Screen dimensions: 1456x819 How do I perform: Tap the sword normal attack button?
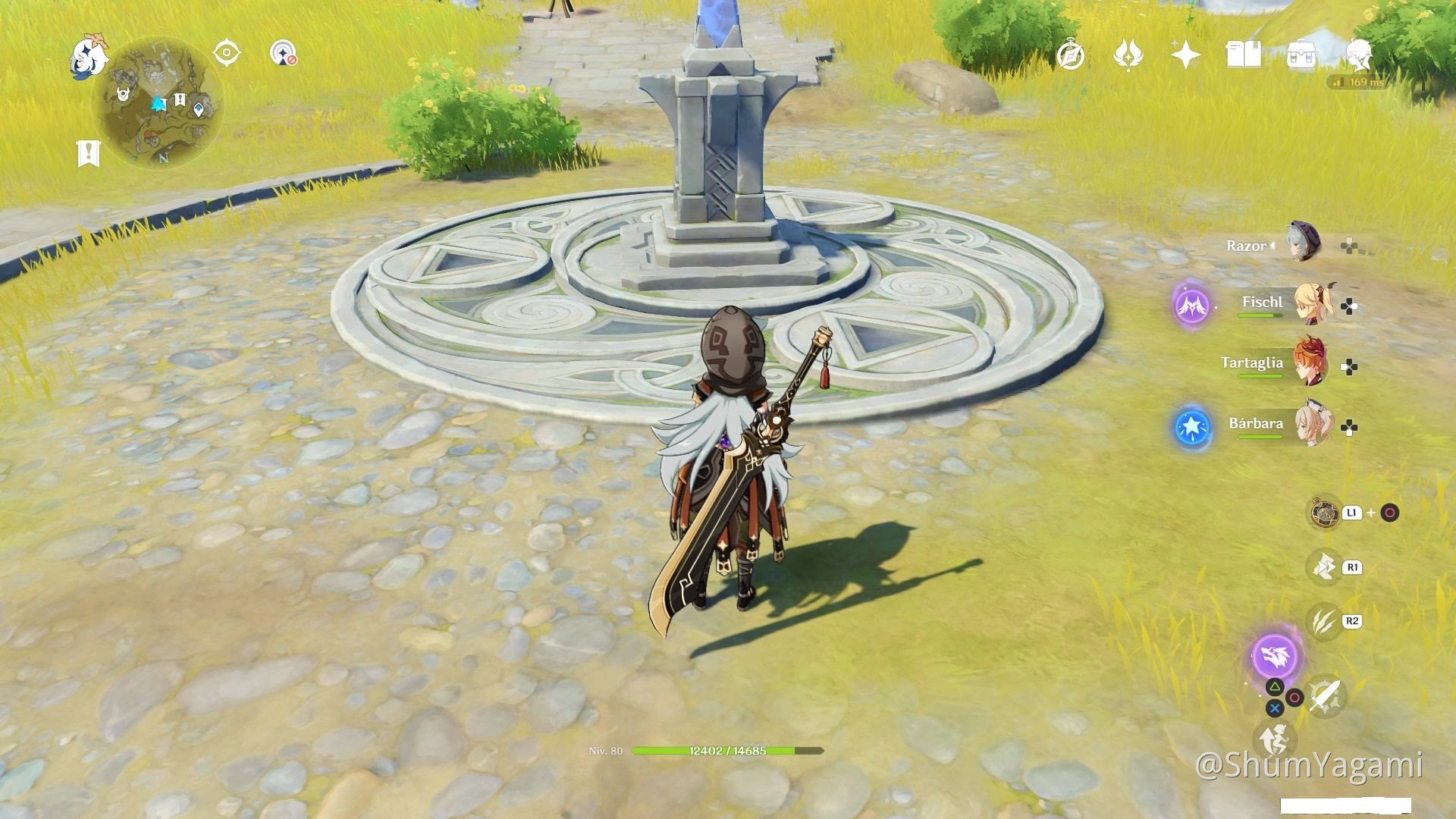tap(1326, 695)
